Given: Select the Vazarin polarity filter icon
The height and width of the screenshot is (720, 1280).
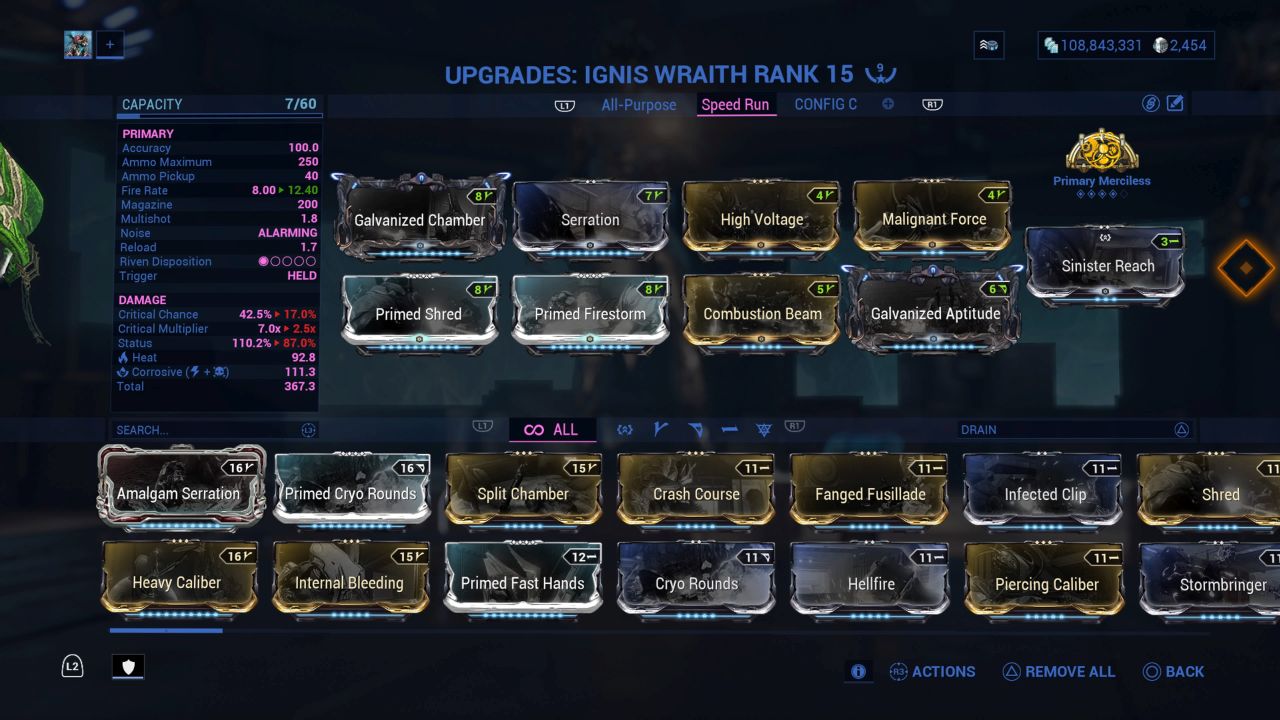Looking at the screenshot, I should coord(696,428).
